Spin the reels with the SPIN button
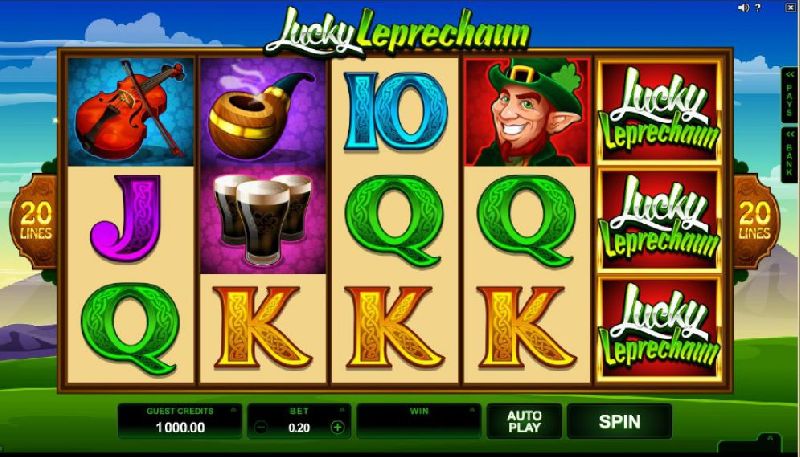800x457 pixels. pos(619,422)
